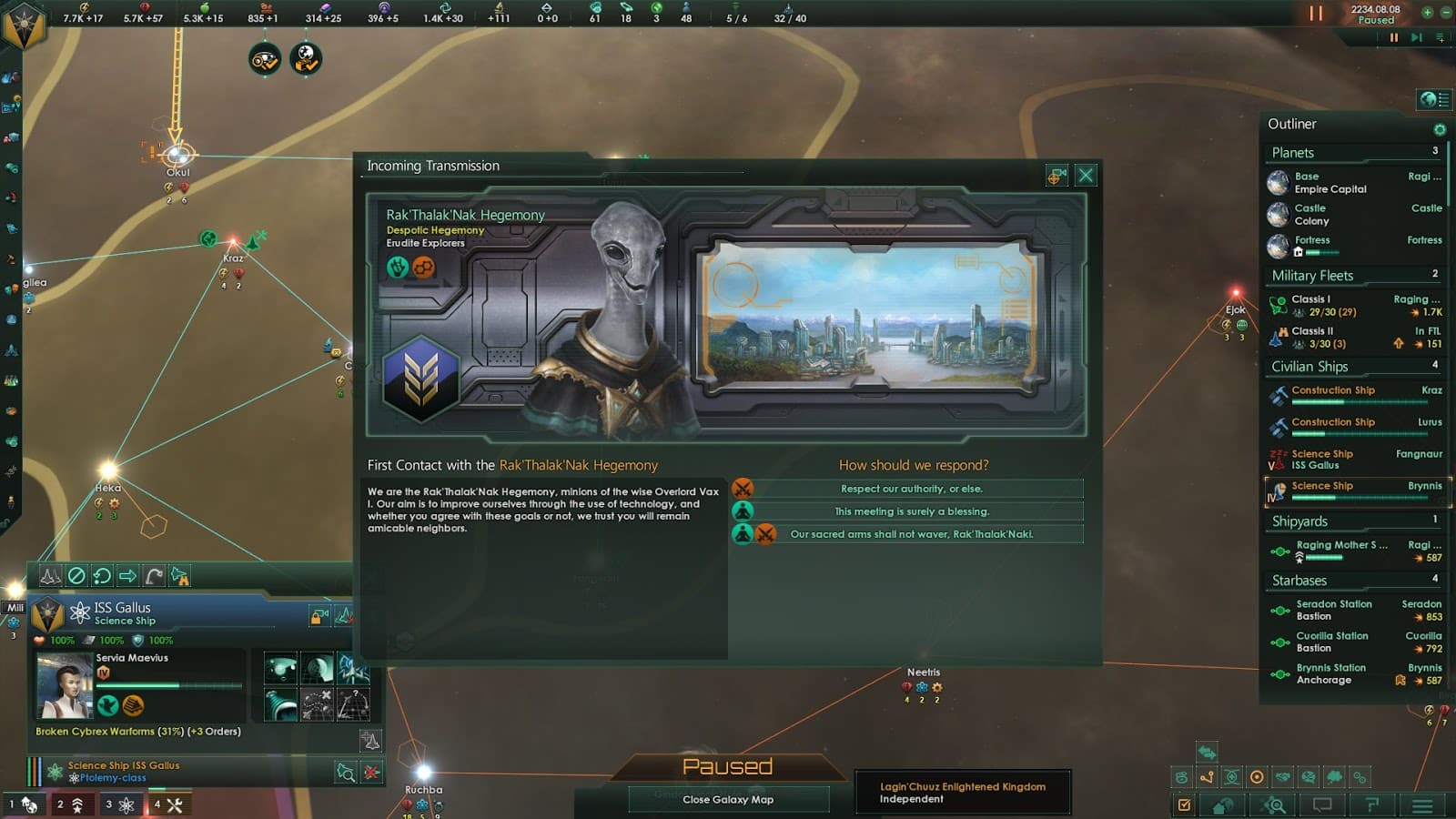Click the video icon in Incoming Transmission header
Viewport: 1456px width, 819px height.
1057,175
